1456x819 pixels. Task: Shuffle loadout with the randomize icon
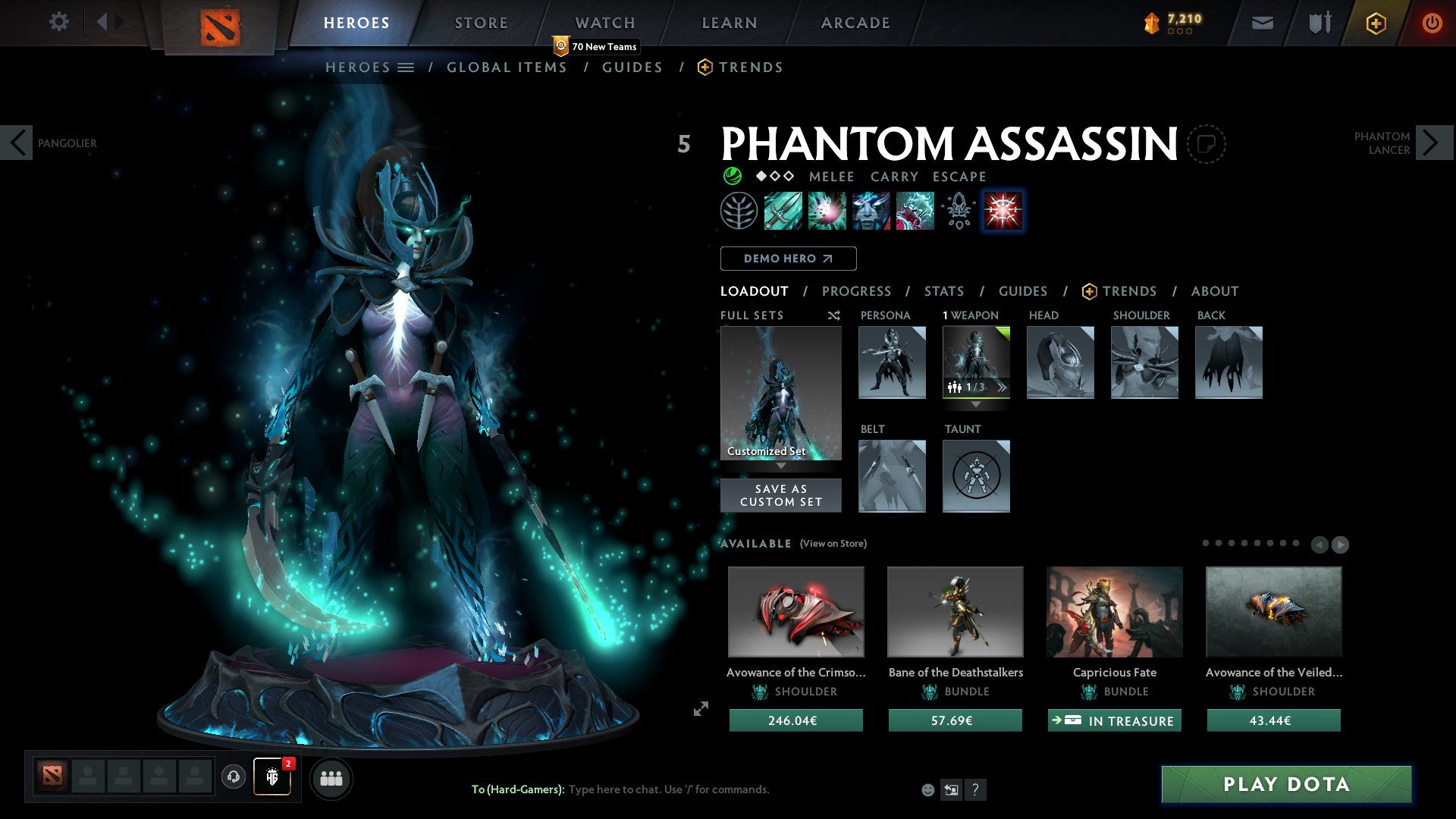coord(834,315)
